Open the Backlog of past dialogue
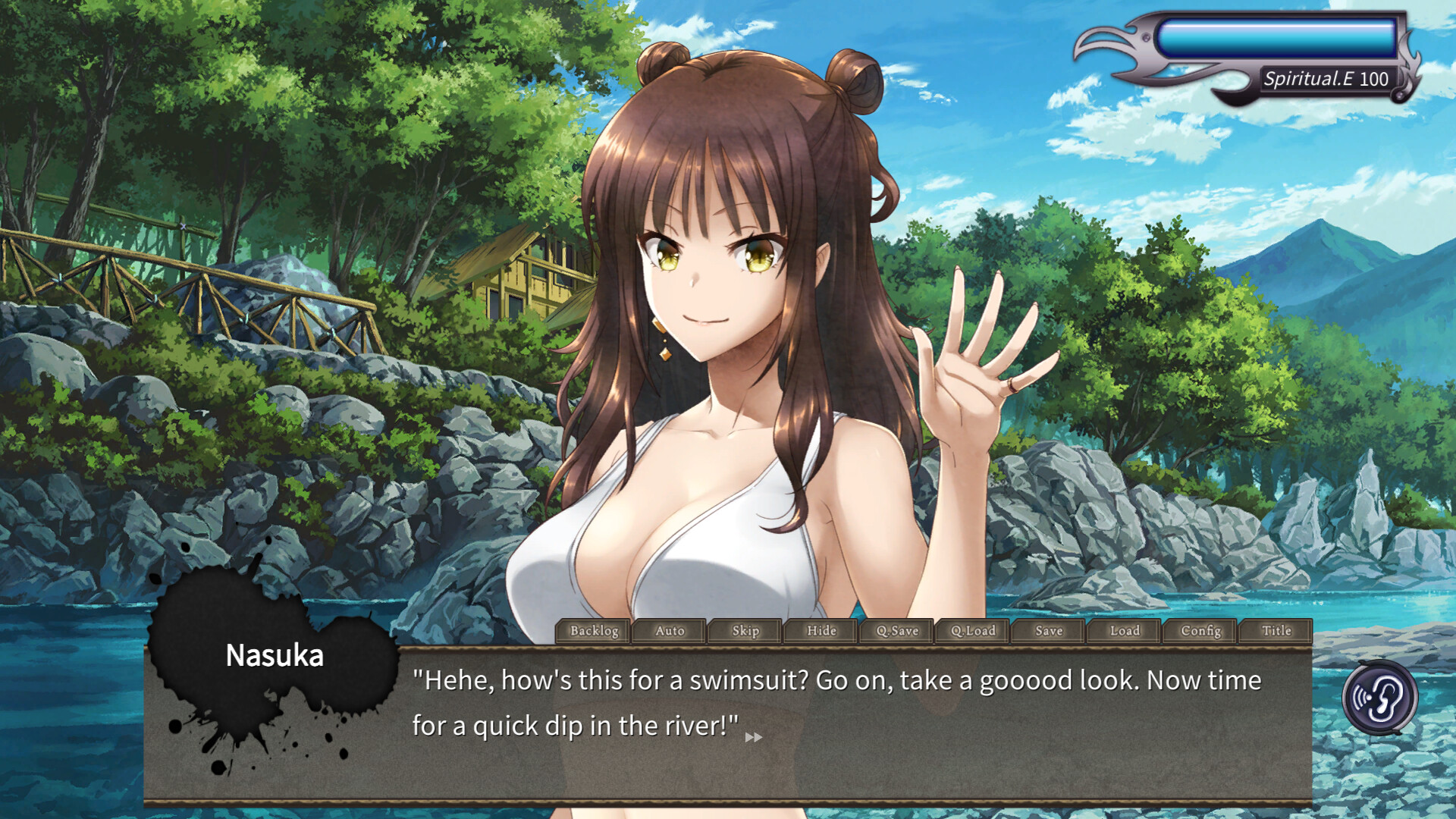 pyautogui.click(x=594, y=631)
